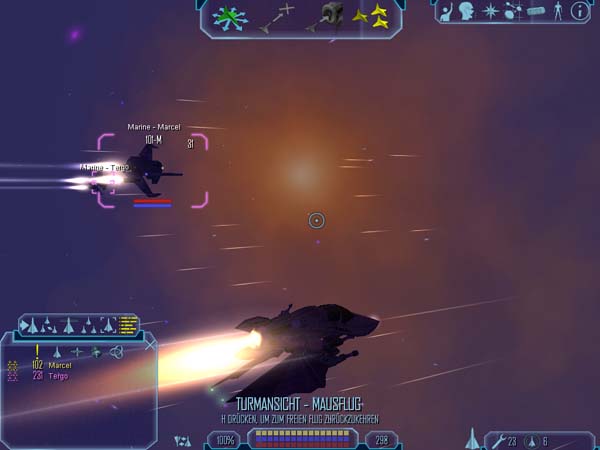
Task: Activate the yellow fighter wing icon
Action: [376, 16]
